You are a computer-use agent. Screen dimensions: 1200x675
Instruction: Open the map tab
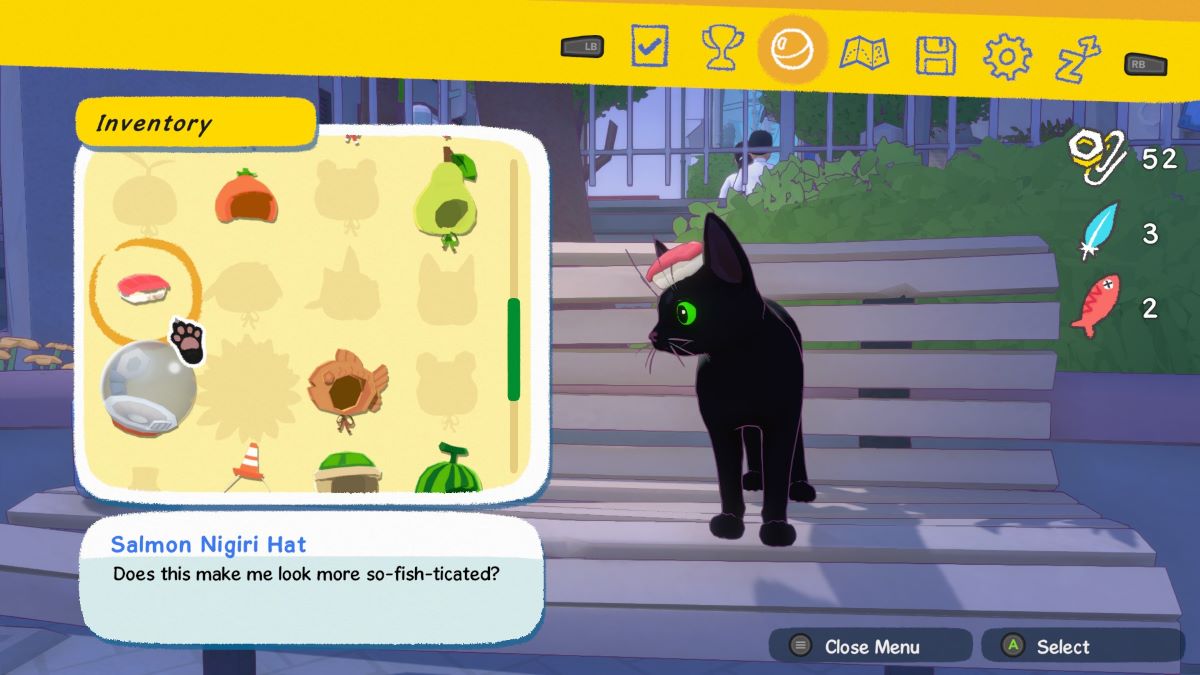coord(864,52)
